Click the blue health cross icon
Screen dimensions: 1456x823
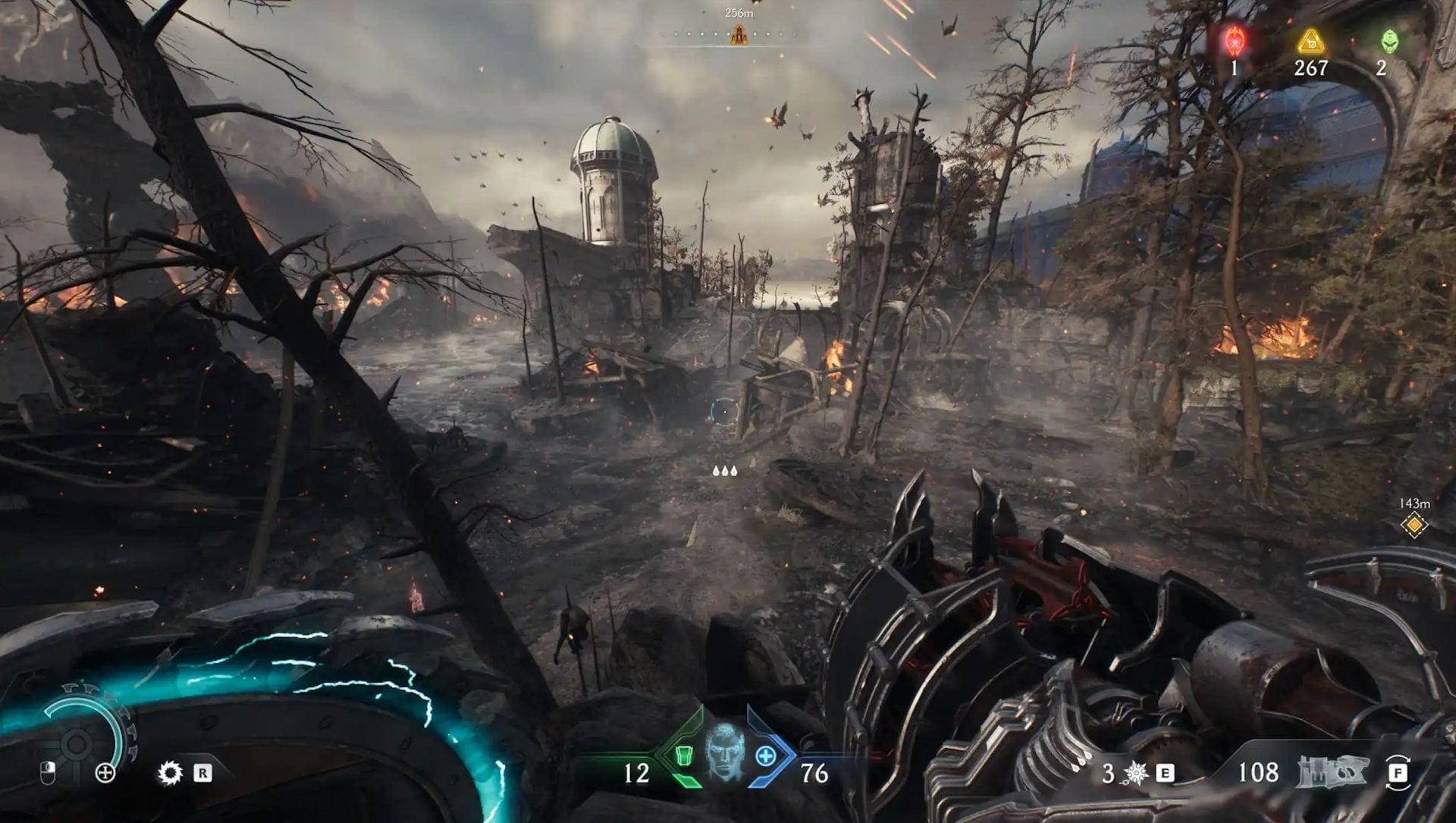pyautogui.click(x=765, y=756)
